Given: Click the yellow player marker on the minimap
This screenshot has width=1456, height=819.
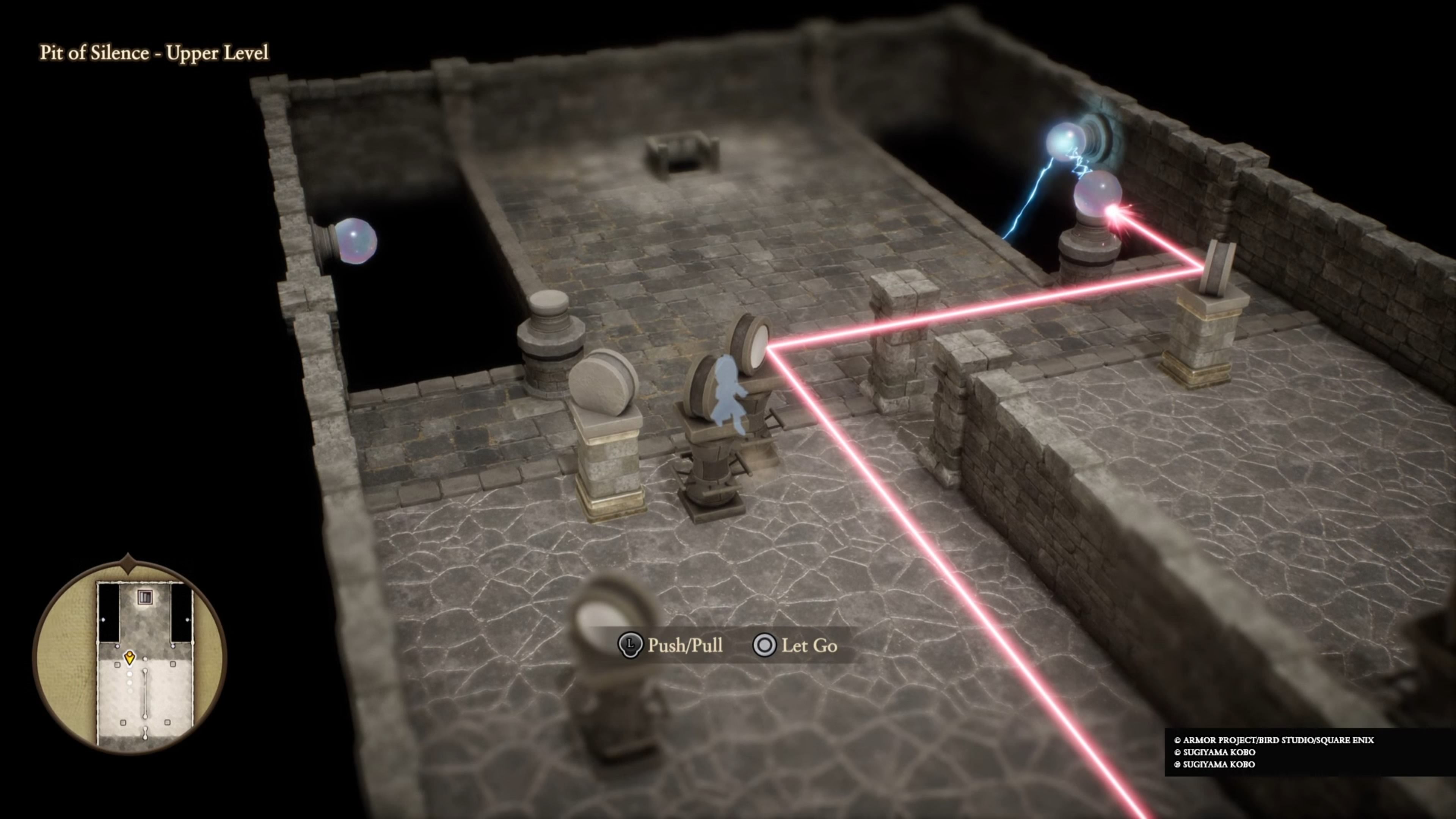Looking at the screenshot, I should 129,657.
